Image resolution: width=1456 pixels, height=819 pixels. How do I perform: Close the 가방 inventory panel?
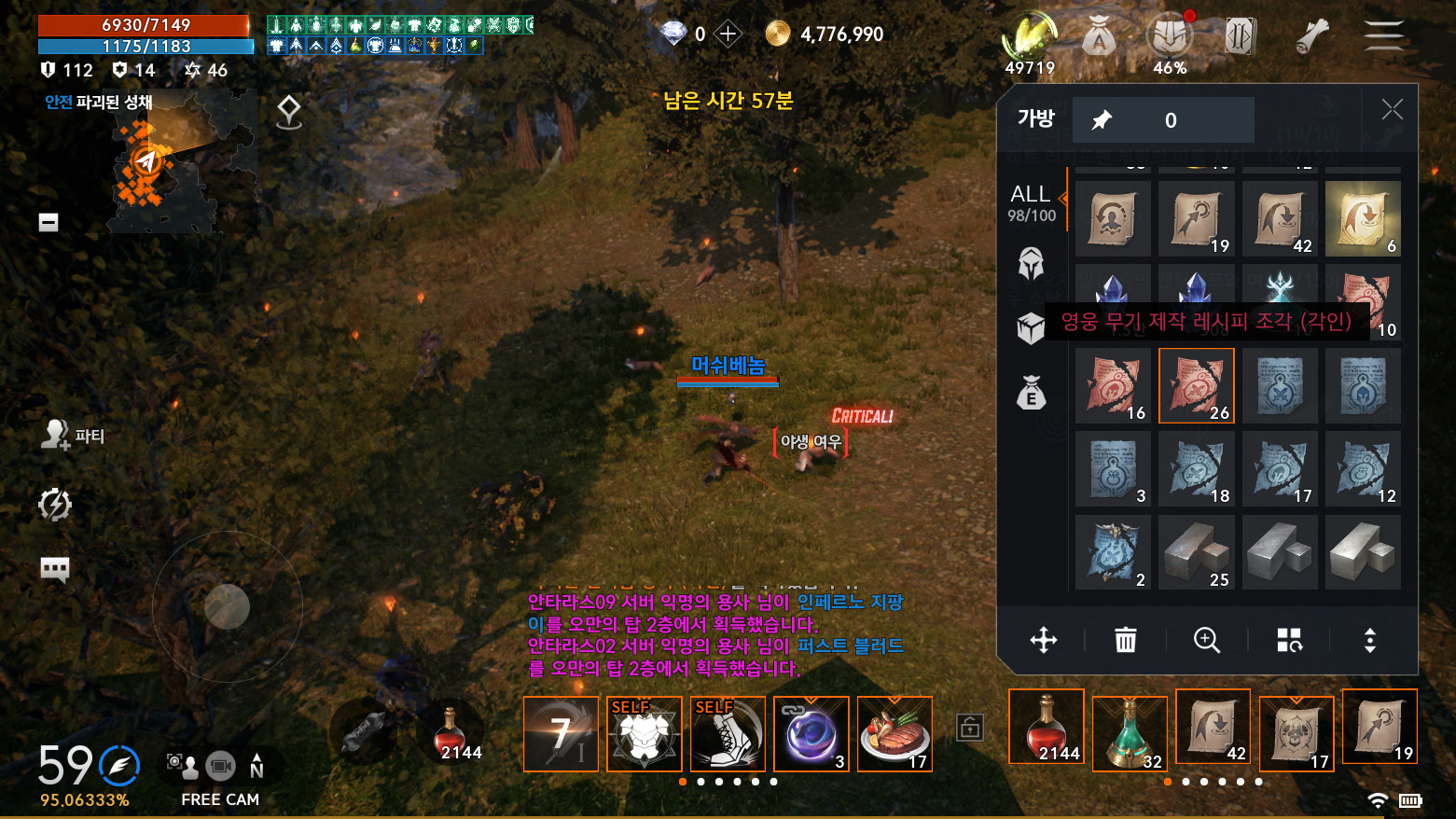tap(1392, 110)
